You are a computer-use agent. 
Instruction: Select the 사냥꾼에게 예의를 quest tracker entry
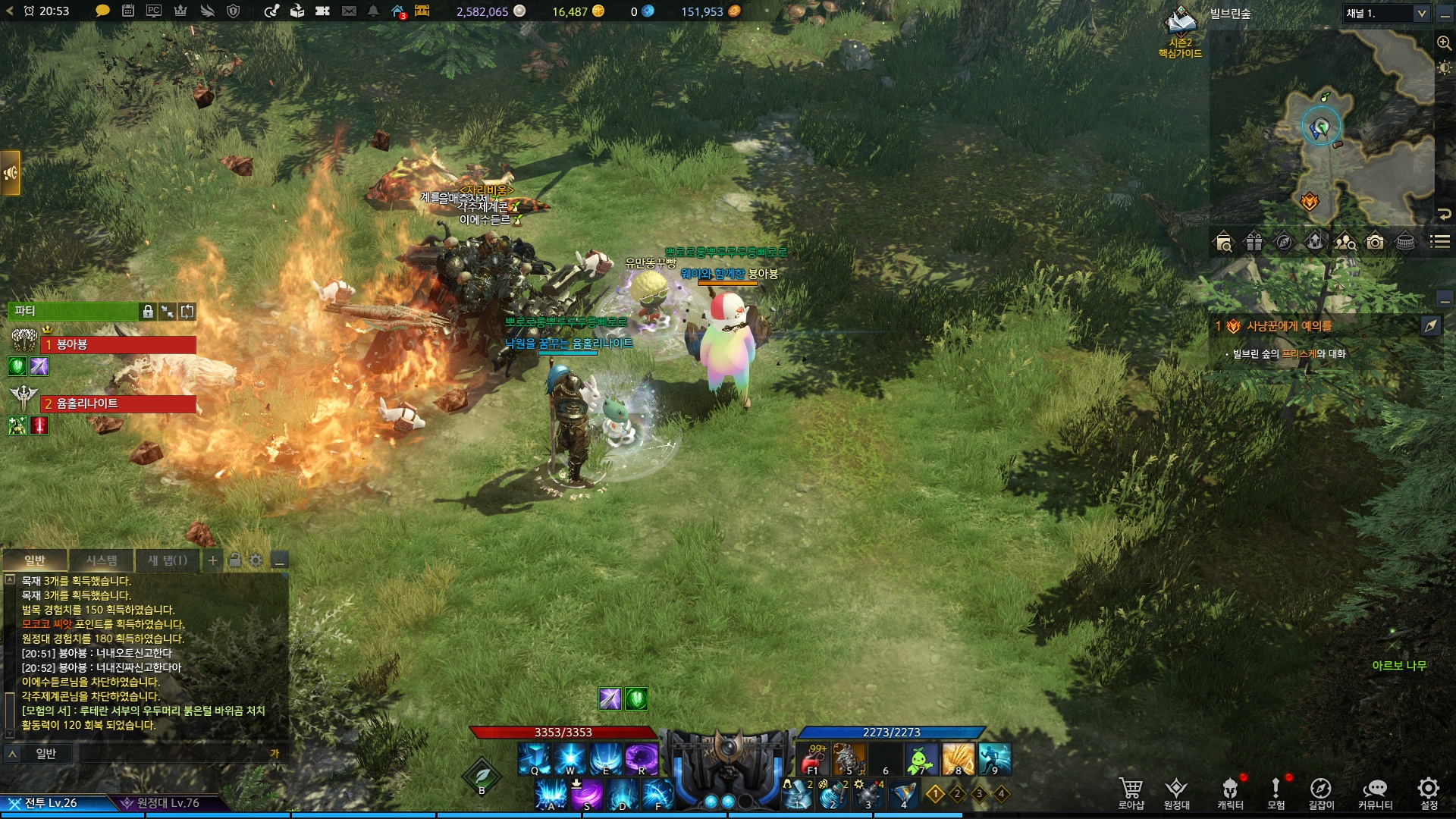(x=1289, y=326)
